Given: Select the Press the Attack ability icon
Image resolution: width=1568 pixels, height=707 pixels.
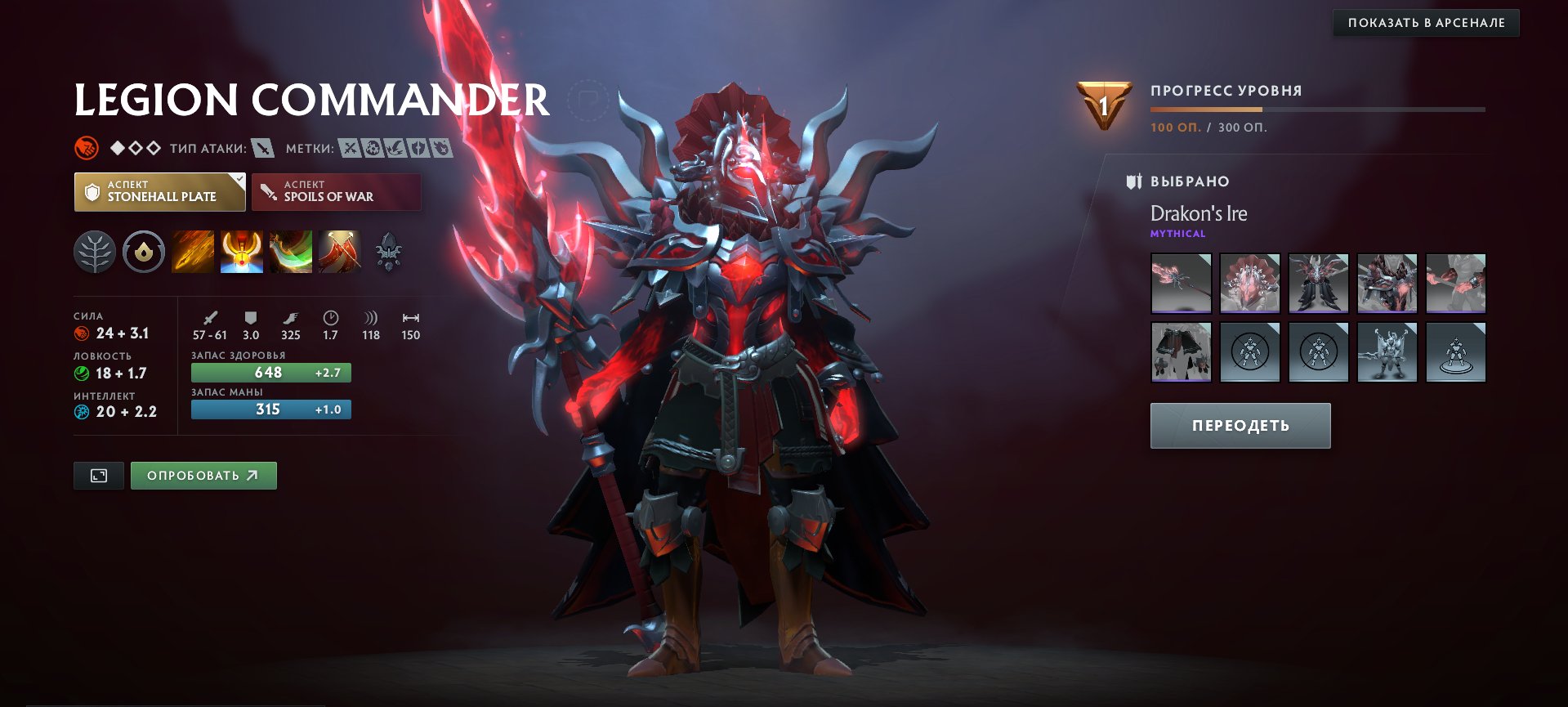Looking at the screenshot, I should pyautogui.click(x=241, y=251).
